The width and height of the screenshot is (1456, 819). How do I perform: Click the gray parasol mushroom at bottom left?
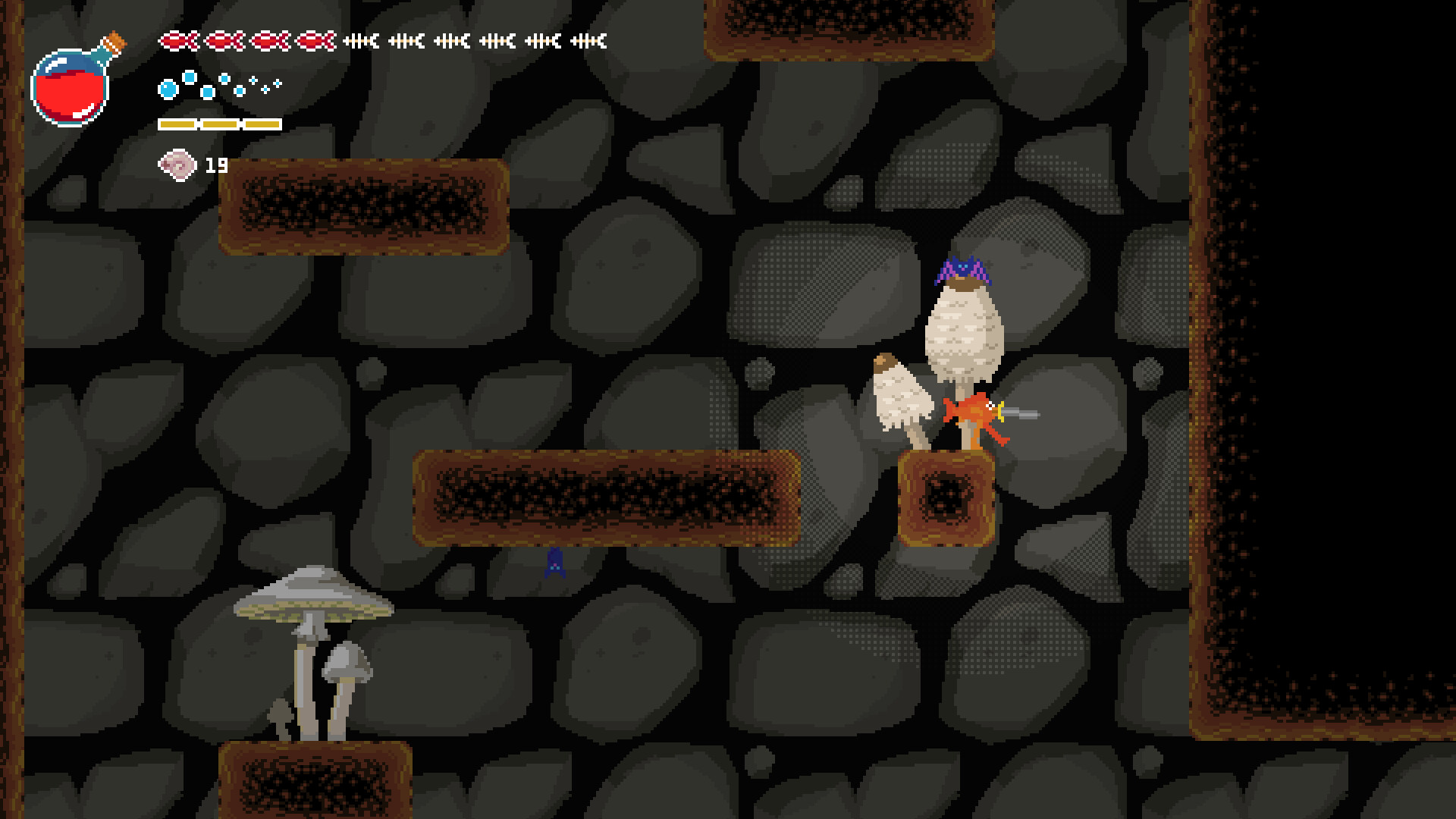coord(311,599)
